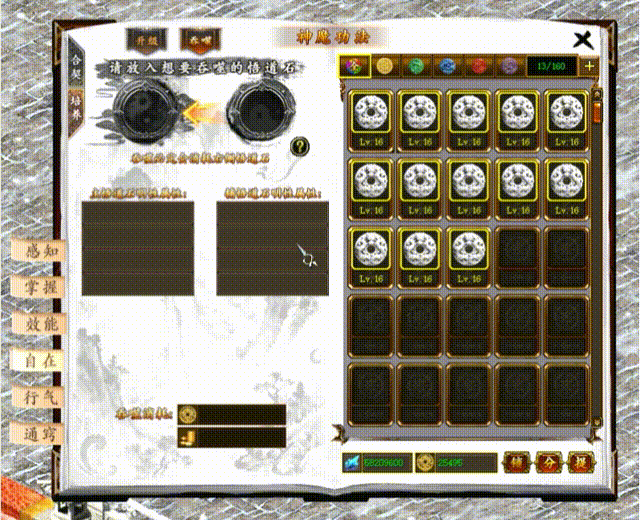Filter by the yellow stone category
This screenshot has width=640, height=520.
(x=384, y=66)
